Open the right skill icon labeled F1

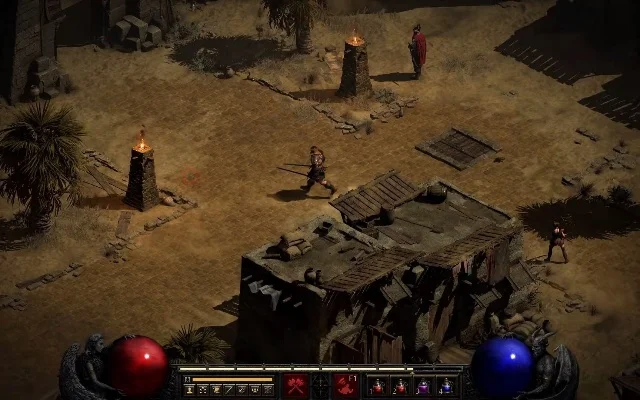[x=346, y=385]
